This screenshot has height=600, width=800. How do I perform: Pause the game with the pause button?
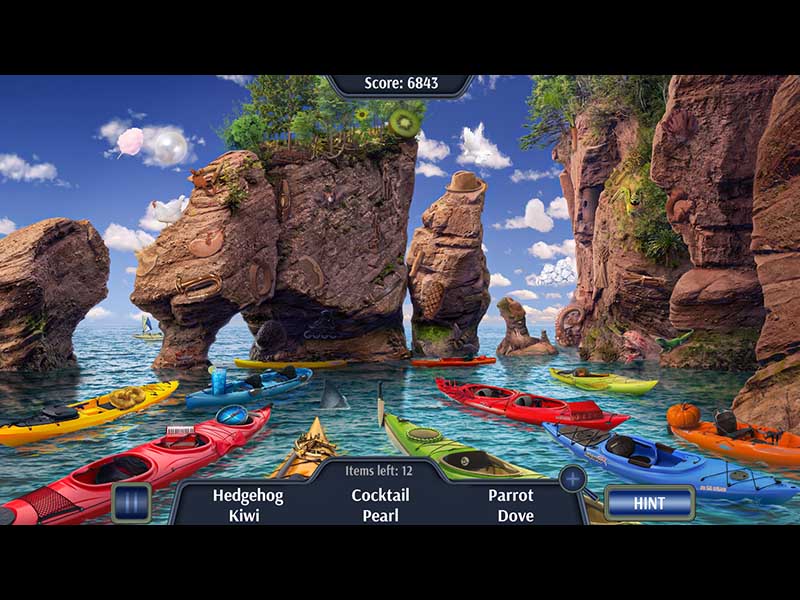131,502
